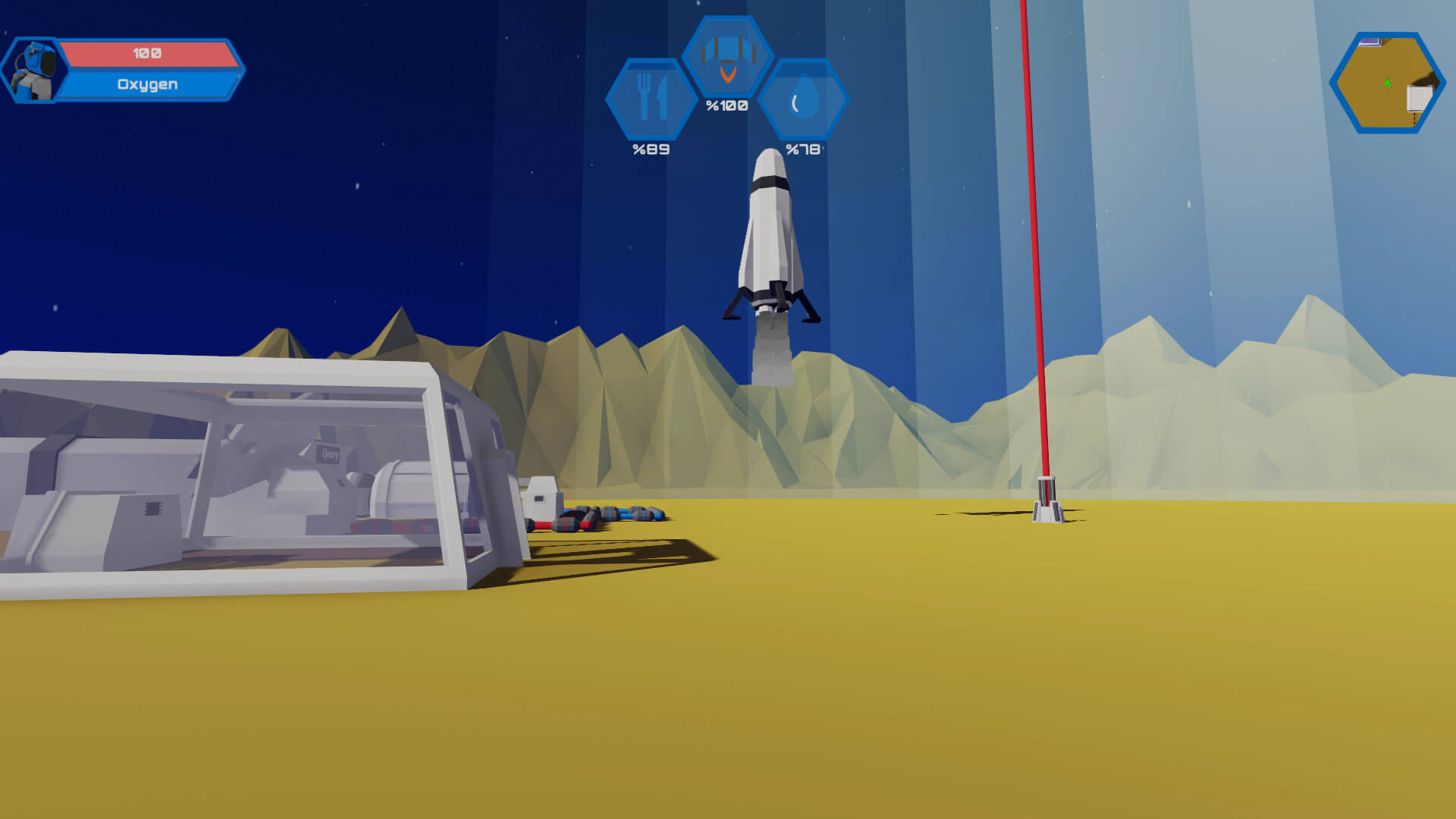This screenshot has height=819, width=1456.
Task: Open the hexagonal minimap
Action: coord(1387,83)
